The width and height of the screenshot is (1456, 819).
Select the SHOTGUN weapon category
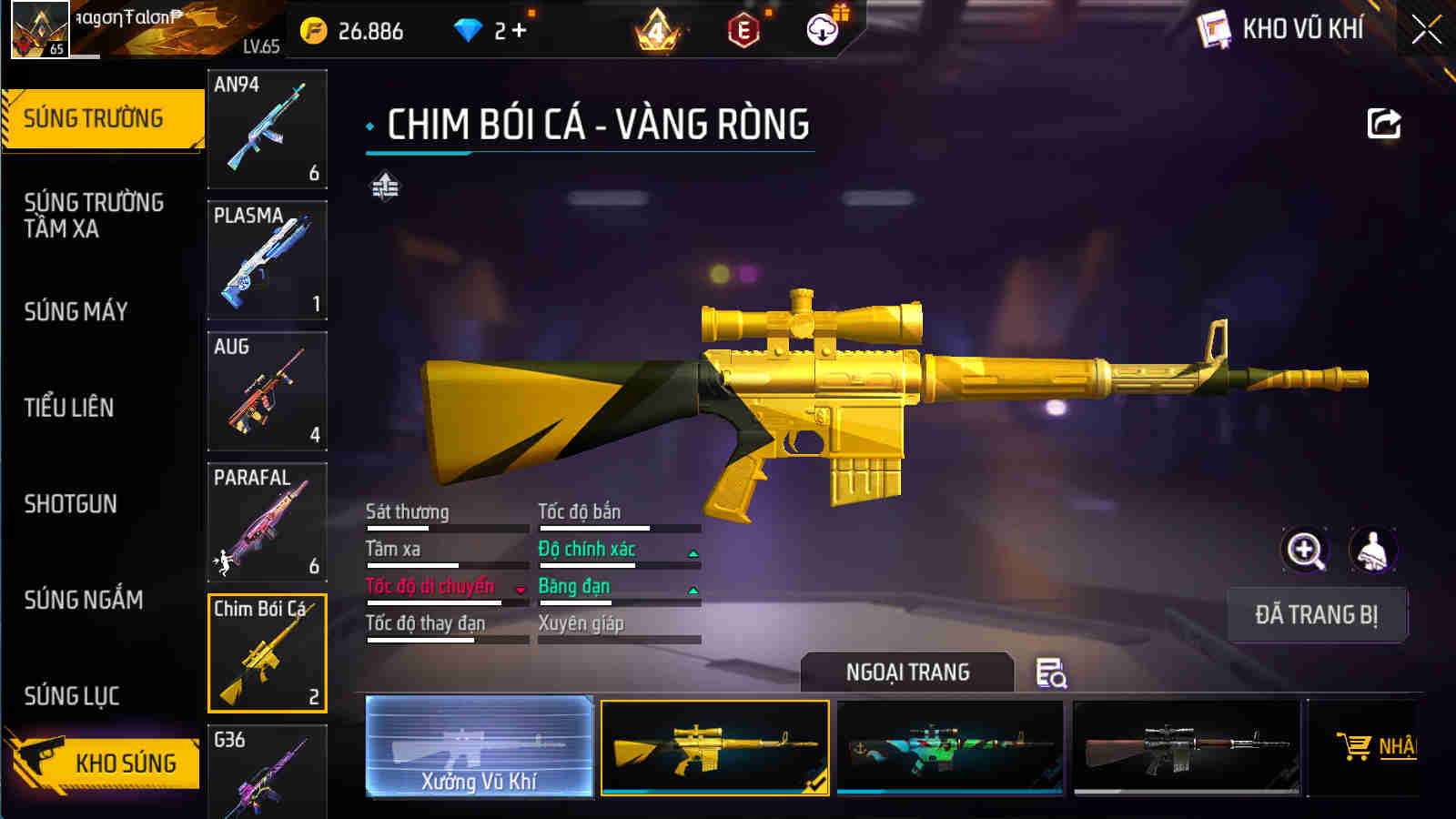73,503
